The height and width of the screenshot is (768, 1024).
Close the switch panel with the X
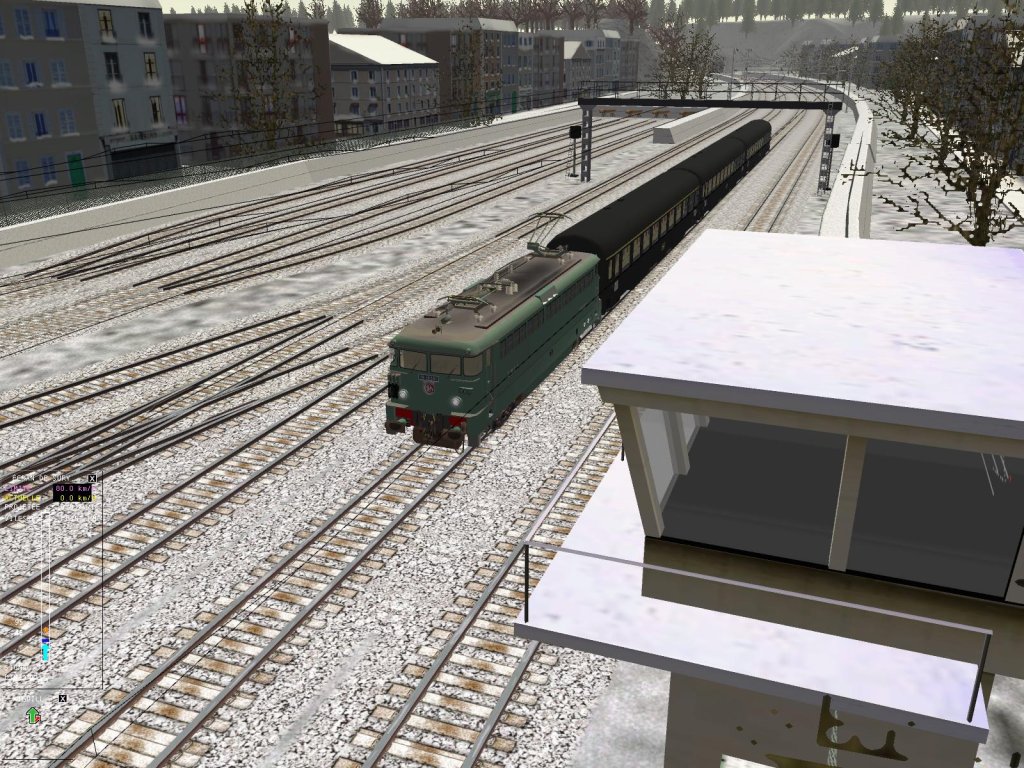(x=62, y=698)
